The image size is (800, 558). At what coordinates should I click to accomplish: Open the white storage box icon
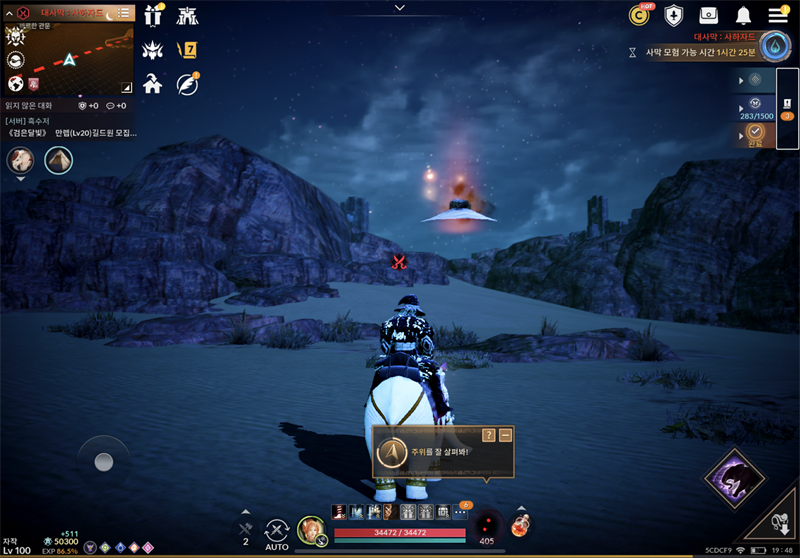pyautogui.click(x=709, y=15)
